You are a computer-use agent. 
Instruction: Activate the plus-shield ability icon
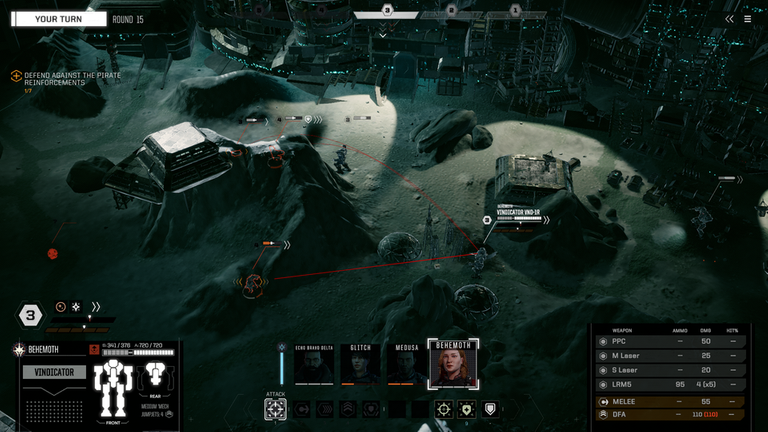coord(467,409)
